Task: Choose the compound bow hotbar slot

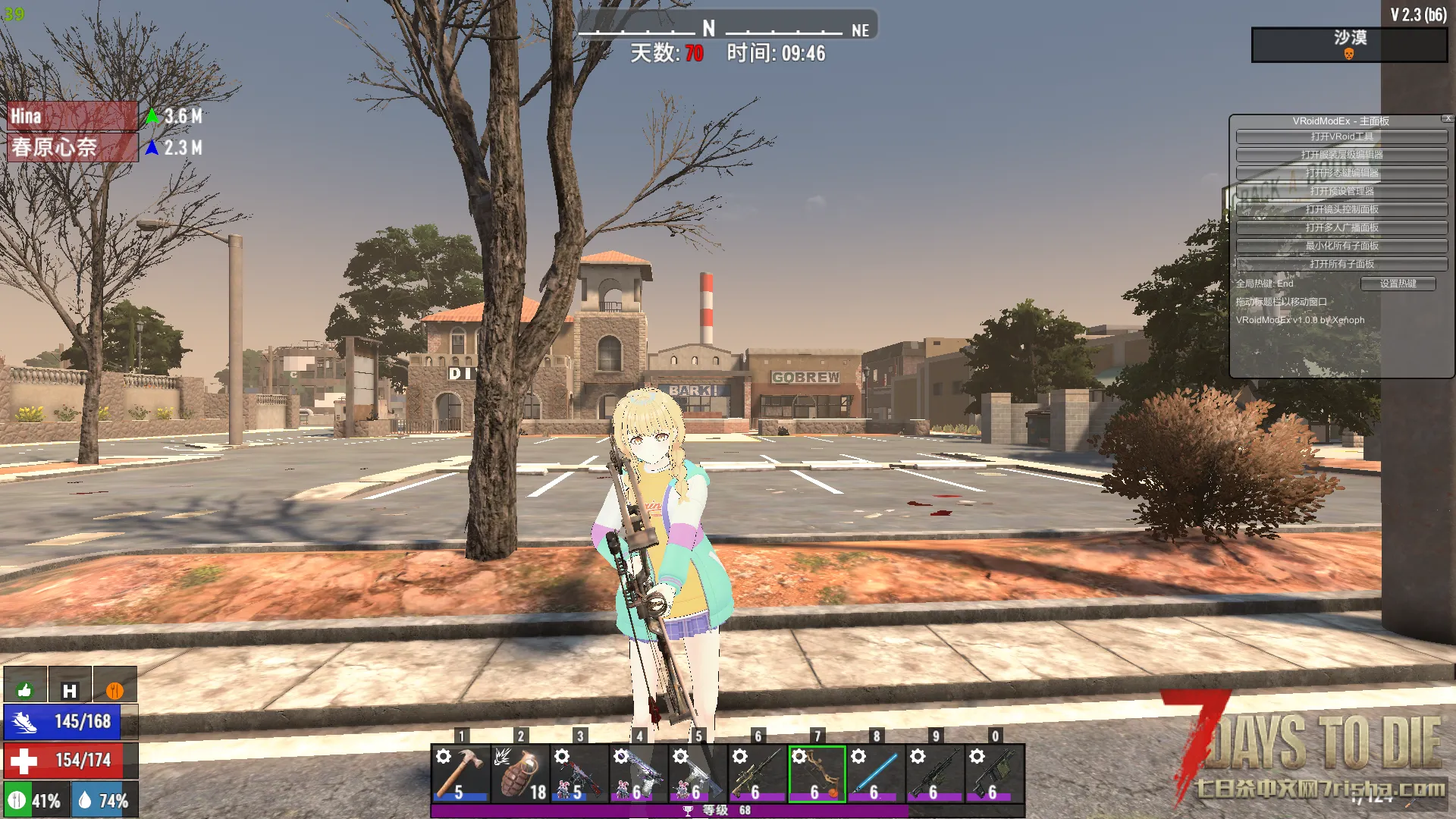Action: [817, 773]
